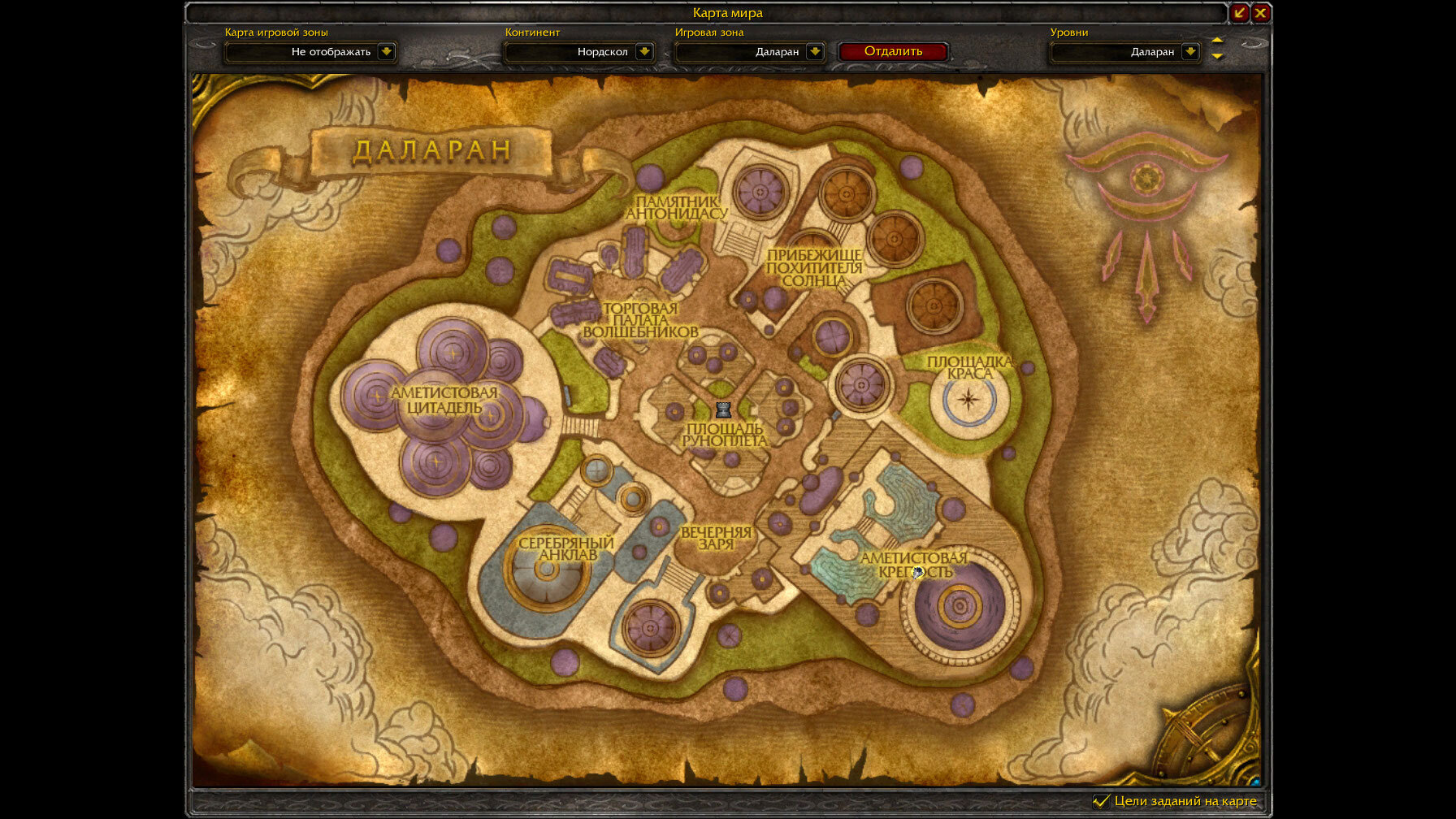Screen dimensions: 1456x819
Task: Click the tower marker at Площадь Руноплета
Action: tap(723, 409)
